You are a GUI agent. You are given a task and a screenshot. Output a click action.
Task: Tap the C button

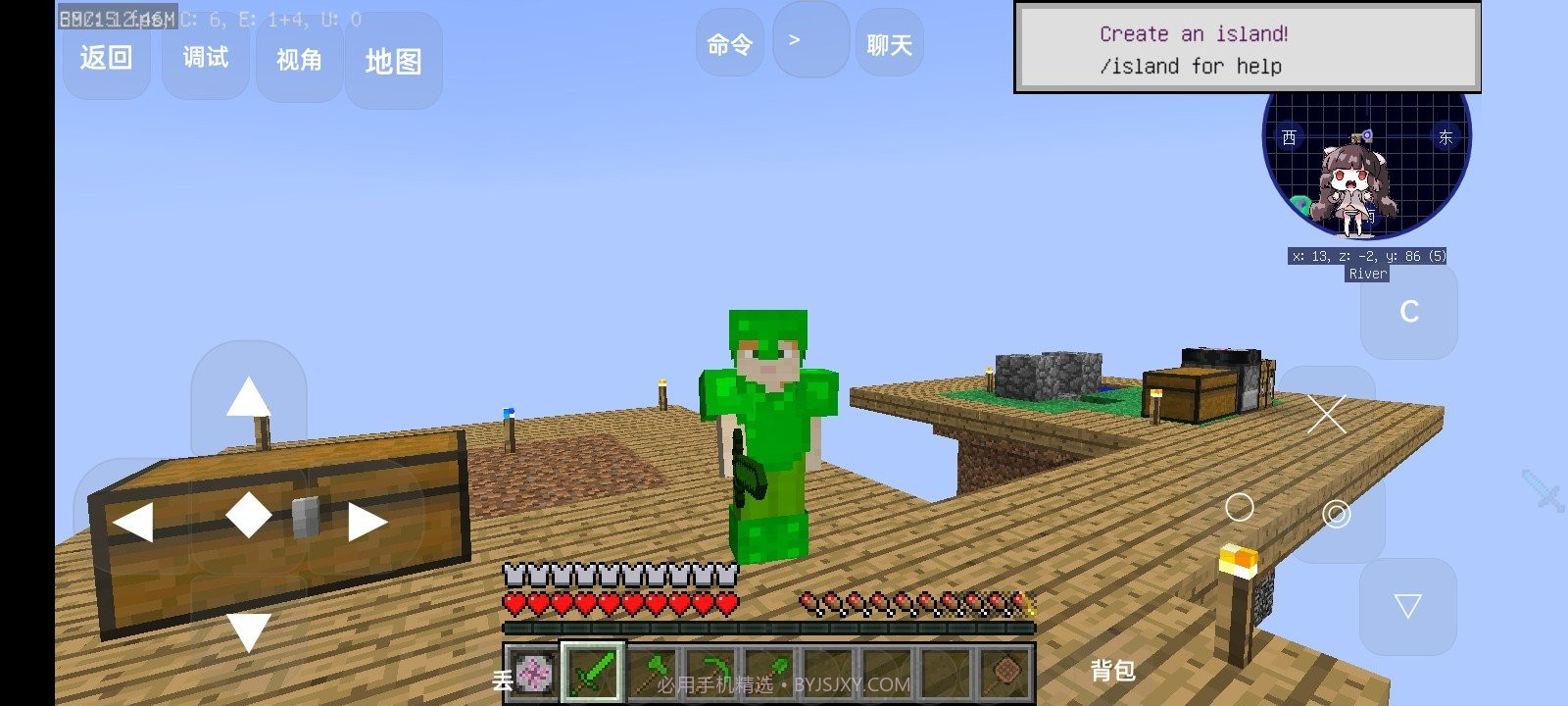1408,312
